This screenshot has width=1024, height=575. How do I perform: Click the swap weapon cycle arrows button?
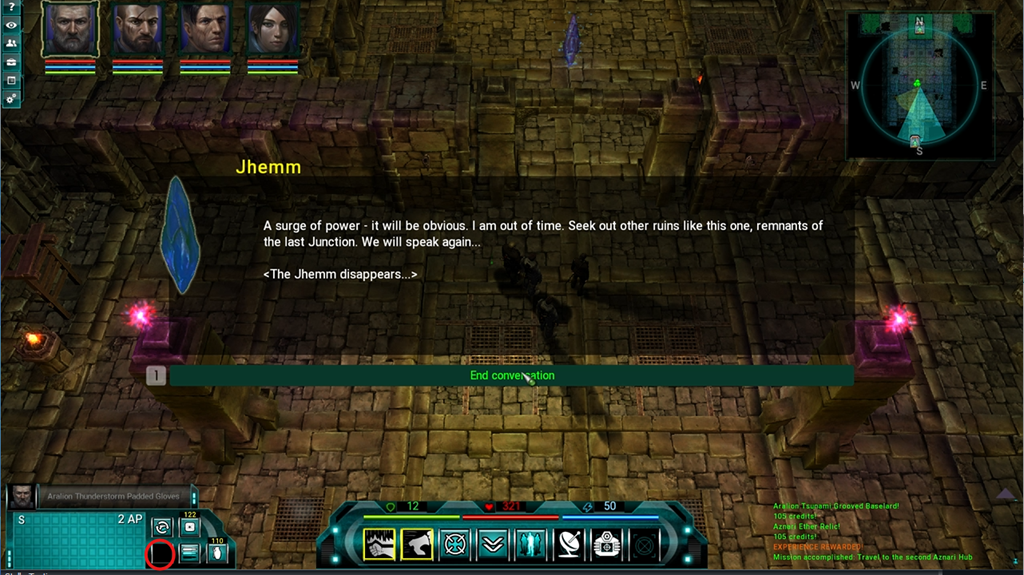pyautogui.click(x=160, y=527)
